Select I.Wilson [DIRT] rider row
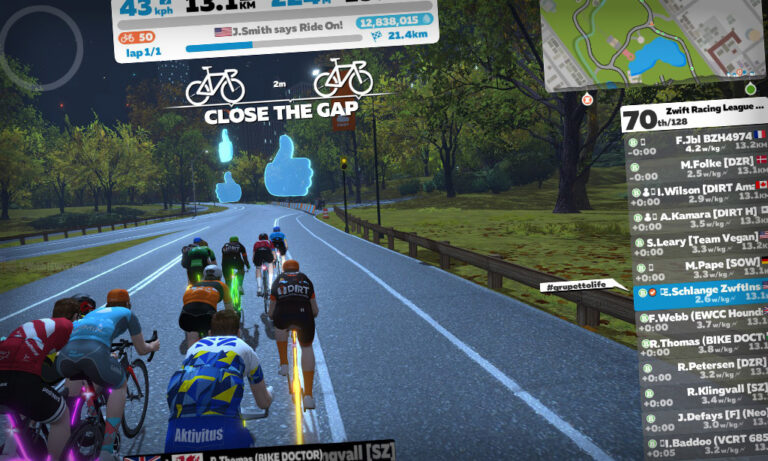This screenshot has height=461, width=768. [x=700, y=191]
